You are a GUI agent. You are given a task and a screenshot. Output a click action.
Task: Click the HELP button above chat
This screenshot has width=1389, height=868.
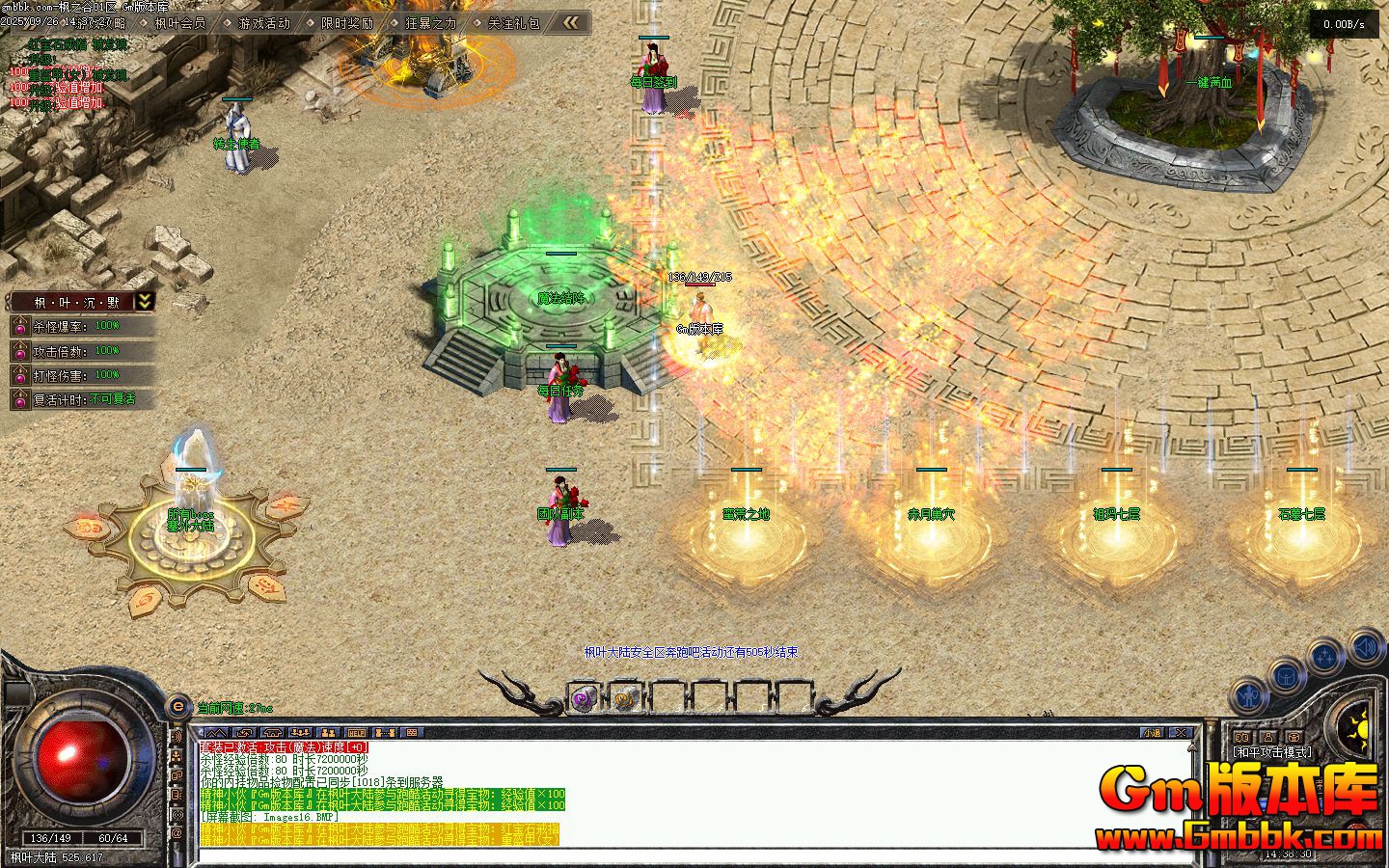tap(357, 734)
